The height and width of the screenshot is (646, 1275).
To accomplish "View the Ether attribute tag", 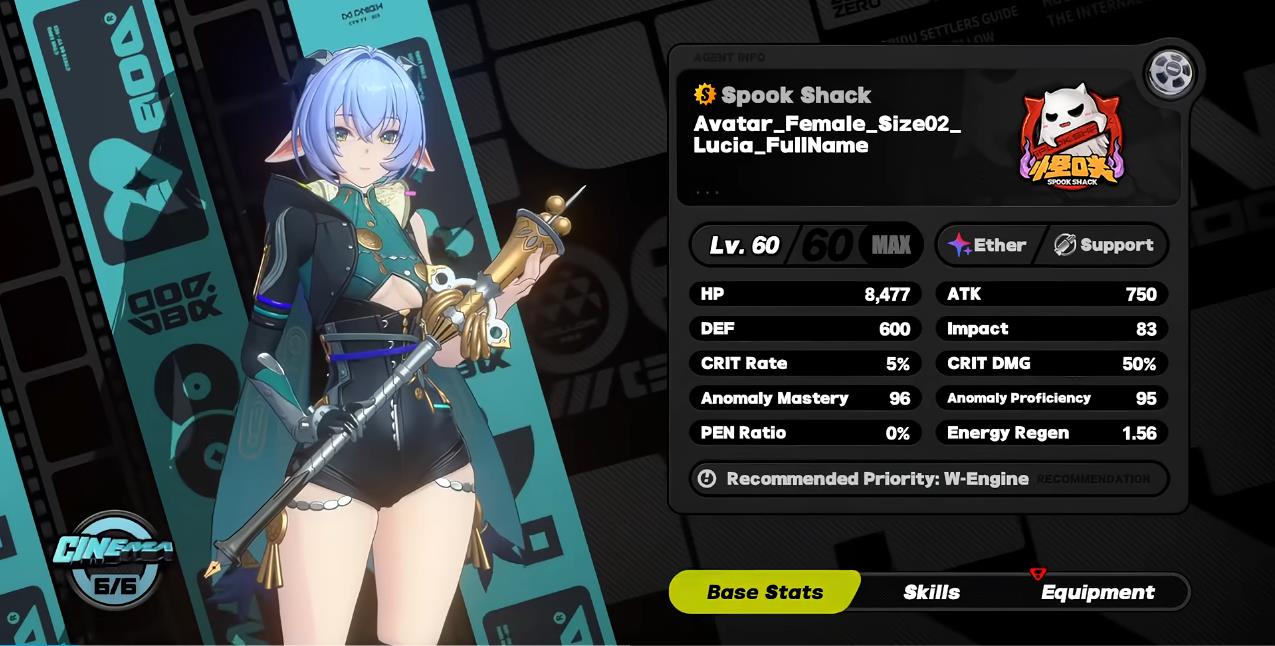I will (988, 245).
